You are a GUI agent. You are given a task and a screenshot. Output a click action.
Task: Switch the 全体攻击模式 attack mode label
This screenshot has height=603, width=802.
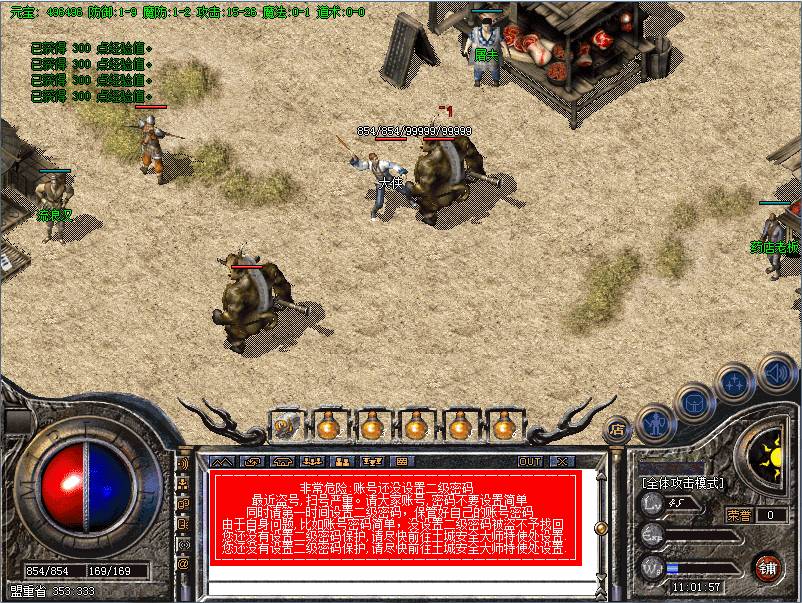(x=684, y=483)
